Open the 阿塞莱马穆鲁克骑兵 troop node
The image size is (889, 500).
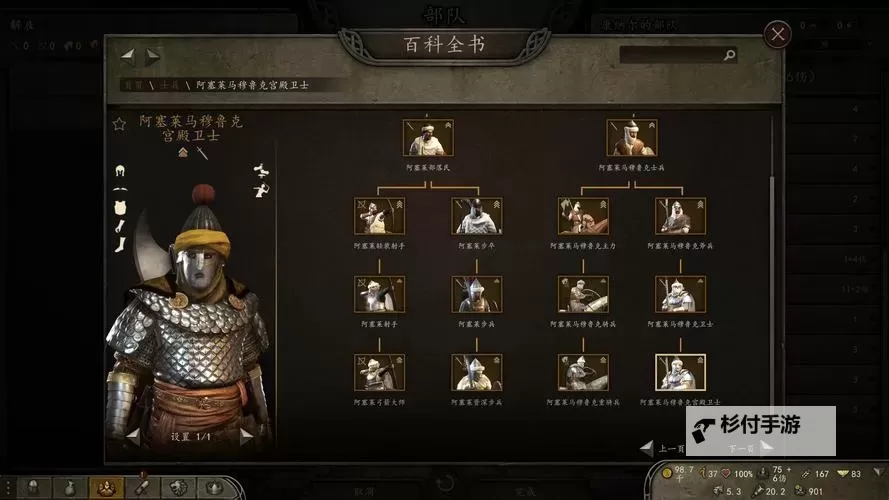coord(583,295)
